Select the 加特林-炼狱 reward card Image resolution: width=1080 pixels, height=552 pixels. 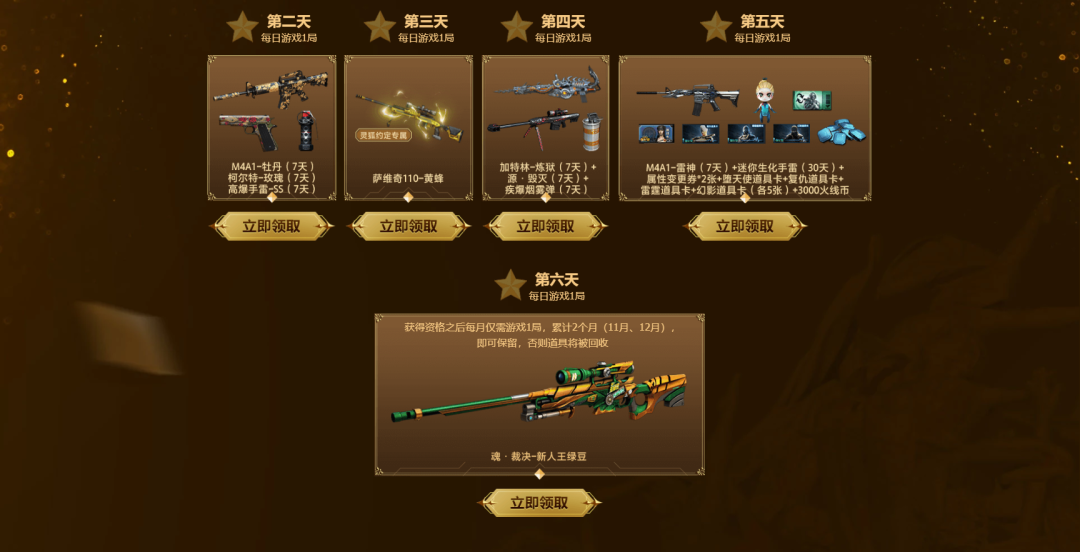pos(545,127)
